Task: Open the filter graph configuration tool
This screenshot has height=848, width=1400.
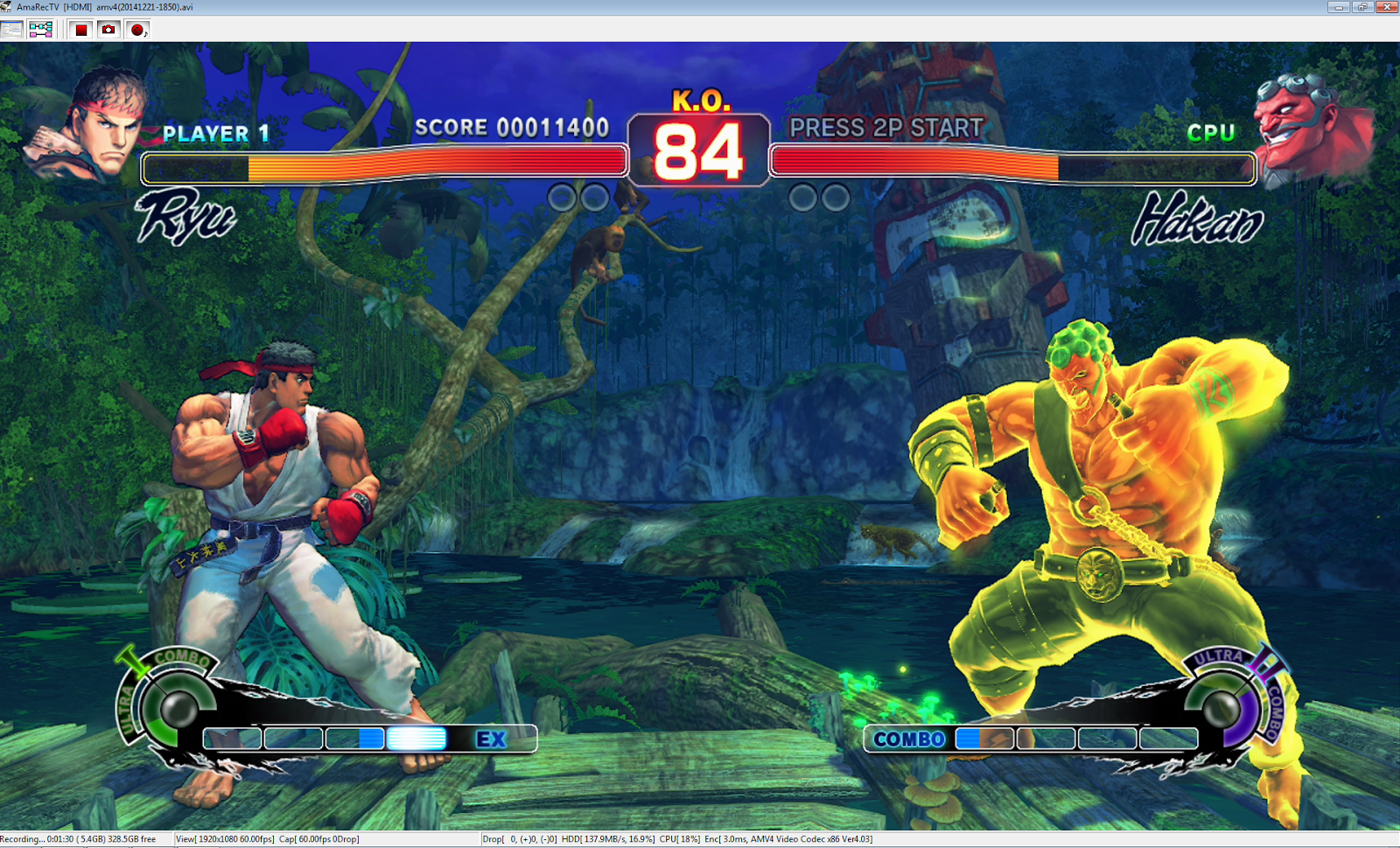Action: [38, 29]
